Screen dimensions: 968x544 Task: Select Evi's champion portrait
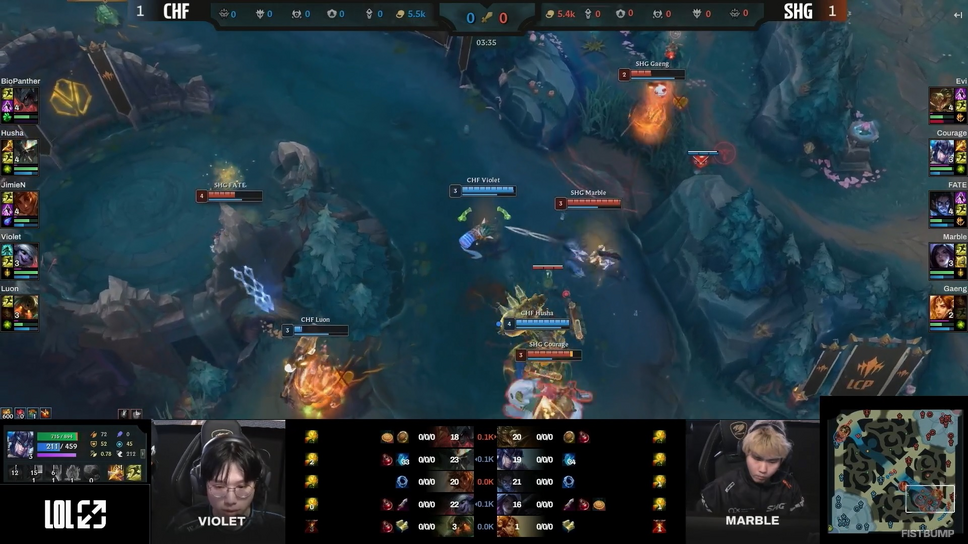(x=941, y=100)
